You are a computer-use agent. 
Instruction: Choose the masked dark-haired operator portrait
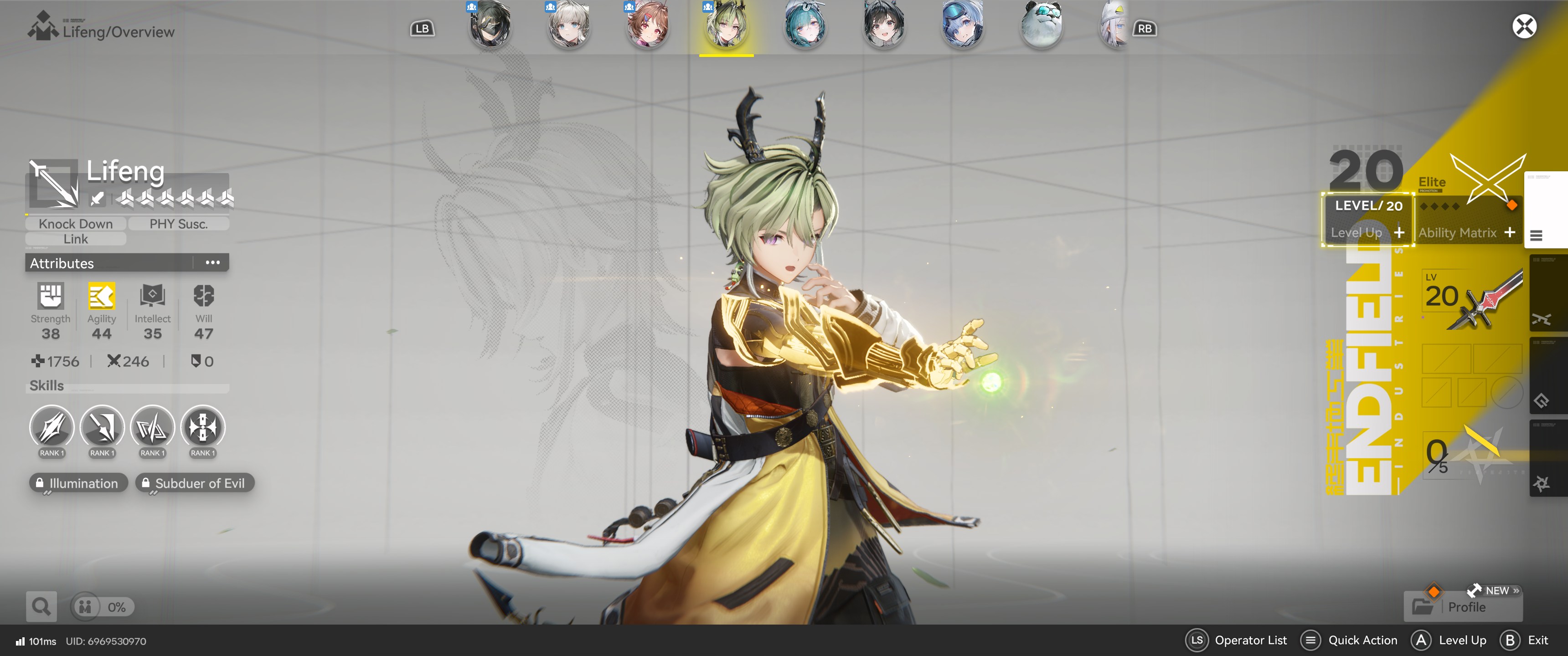pos(490,26)
